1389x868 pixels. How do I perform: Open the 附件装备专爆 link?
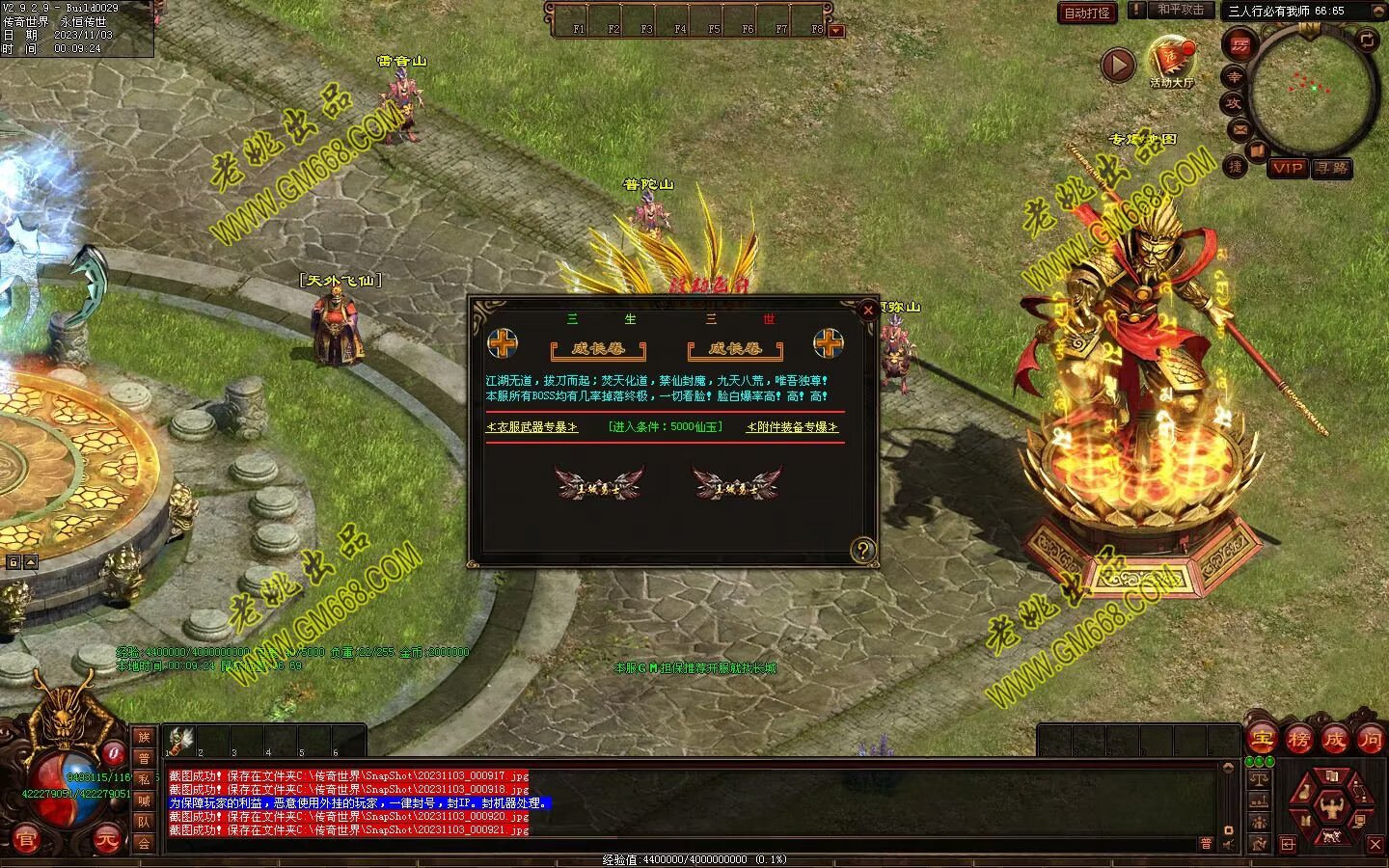pos(792,426)
